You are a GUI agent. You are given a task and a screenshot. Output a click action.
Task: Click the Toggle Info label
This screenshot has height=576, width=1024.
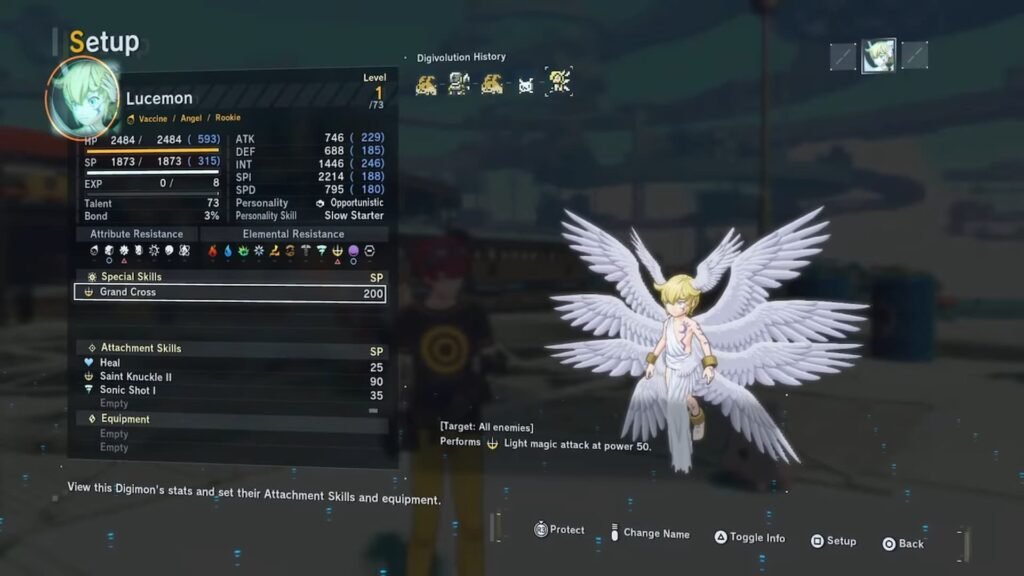pos(756,538)
